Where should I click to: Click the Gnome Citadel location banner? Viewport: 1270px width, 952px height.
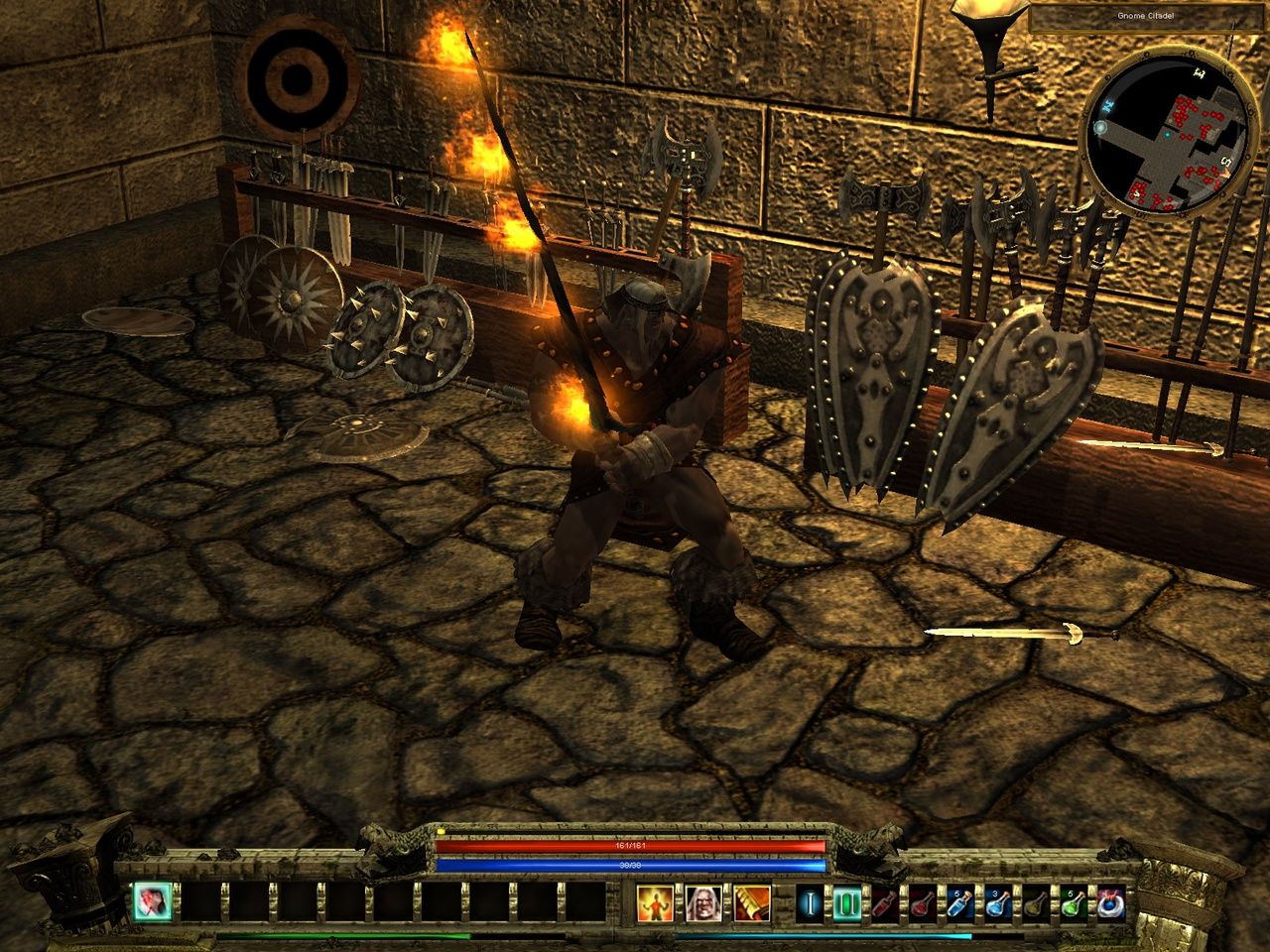pyautogui.click(x=1148, y=18)
